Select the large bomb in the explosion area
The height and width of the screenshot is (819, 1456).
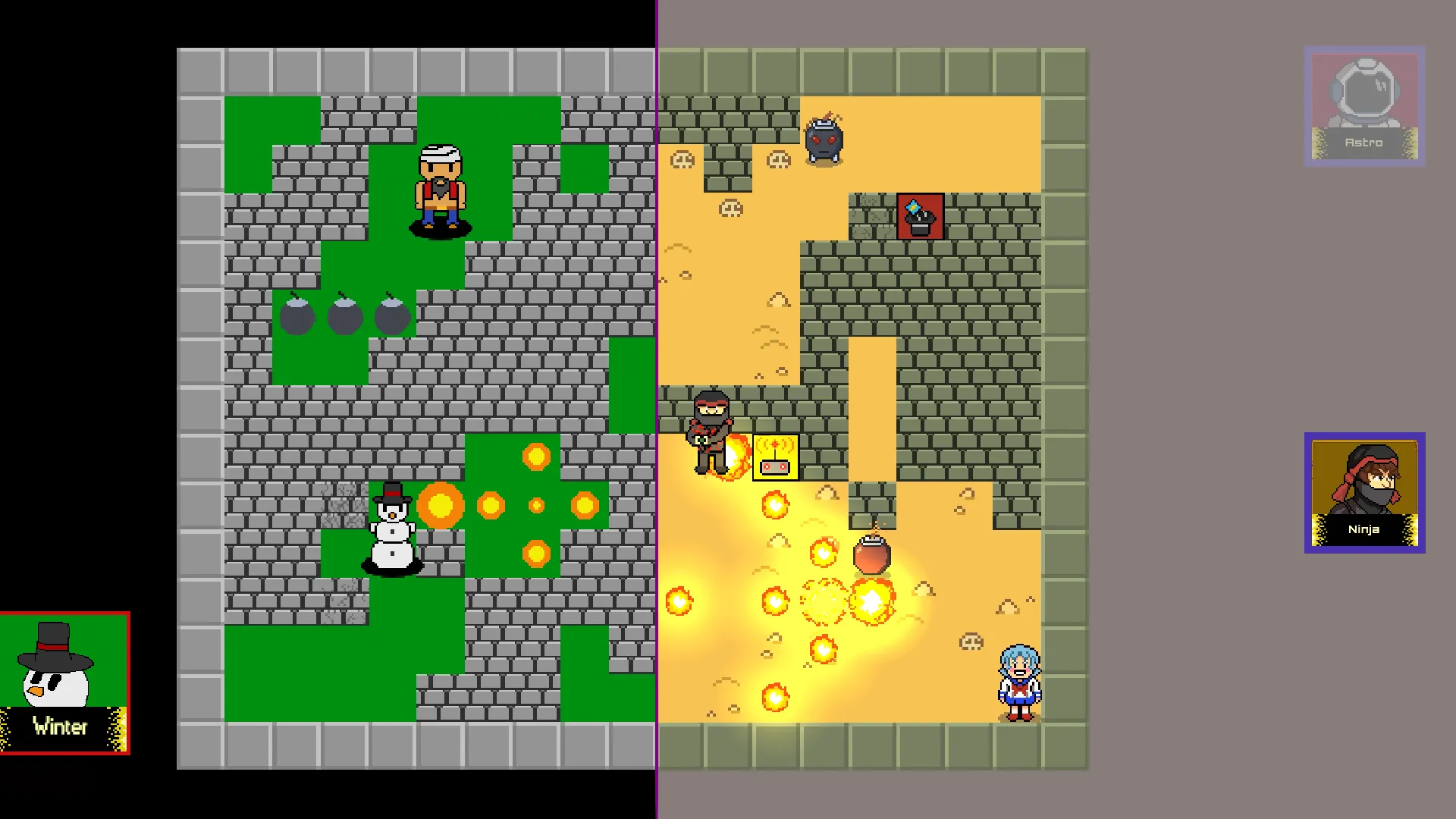click(874, 554)
